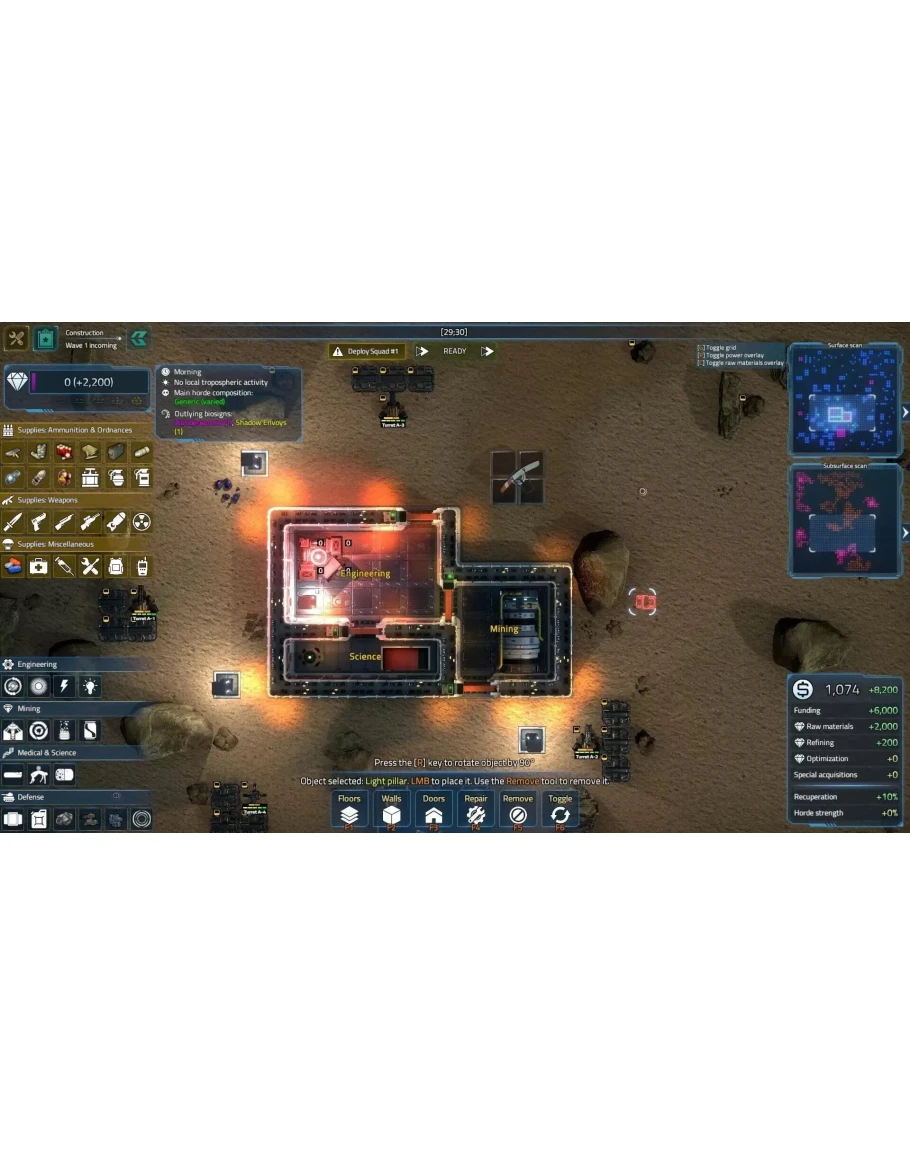910x1155 pixels.
Task: Open the wrench and screwdriver construction mode
Action: pyautogui.click(x=16, y=339)
